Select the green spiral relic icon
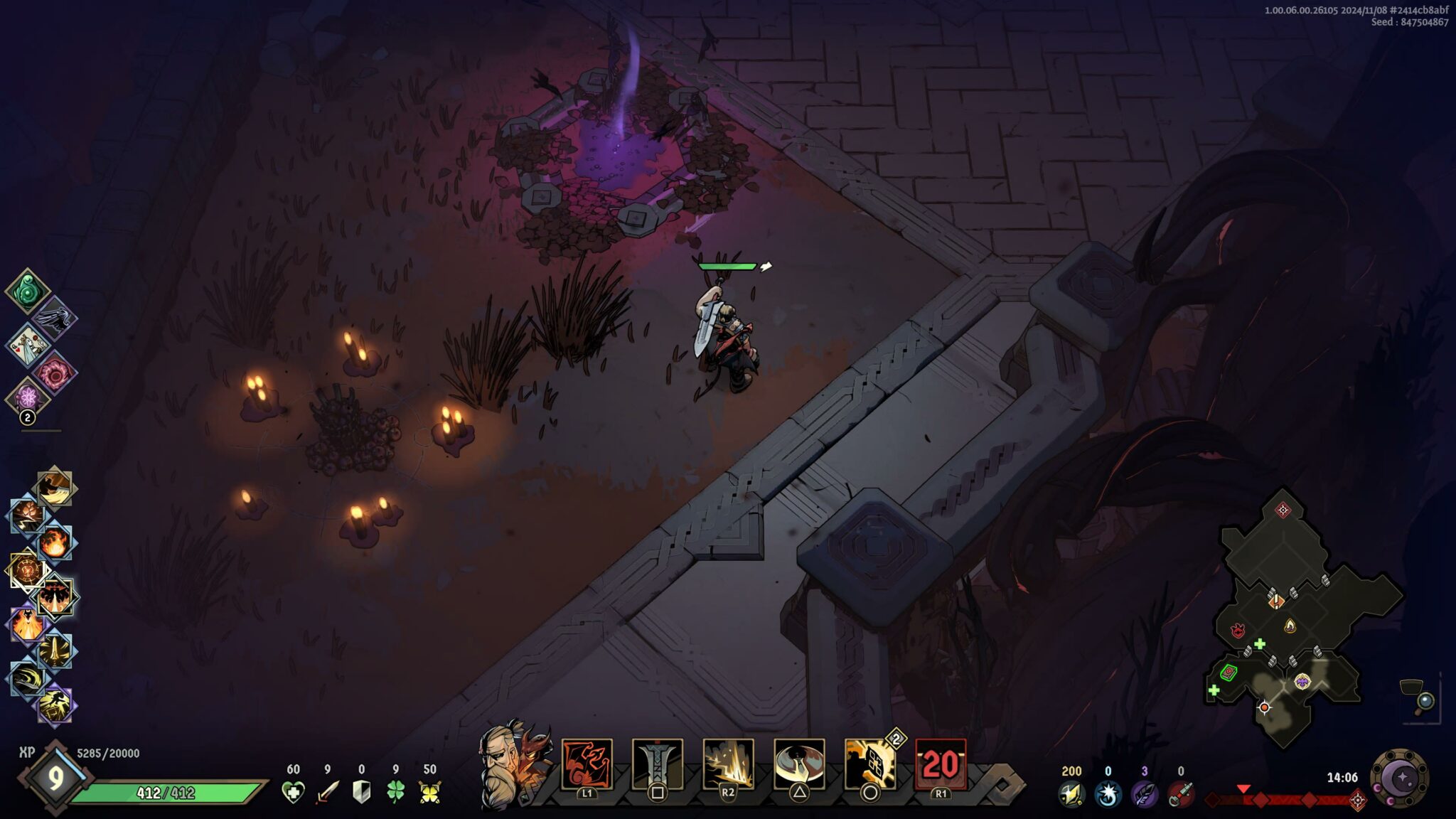The width and height of the screenshot is (1456, 819). point(27,291)
